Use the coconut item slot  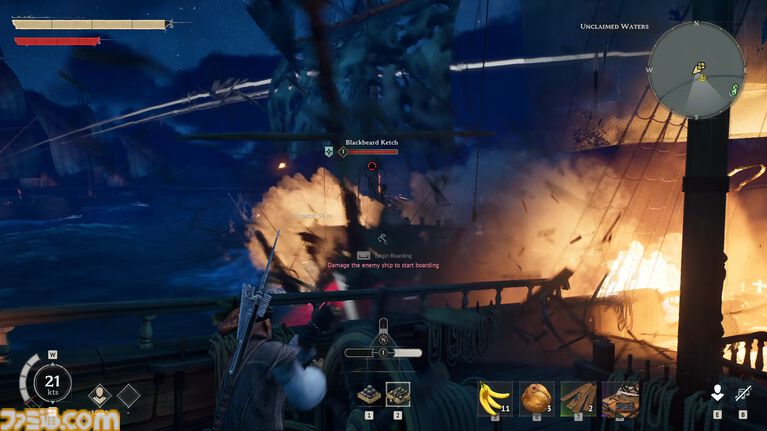(536, 398)
